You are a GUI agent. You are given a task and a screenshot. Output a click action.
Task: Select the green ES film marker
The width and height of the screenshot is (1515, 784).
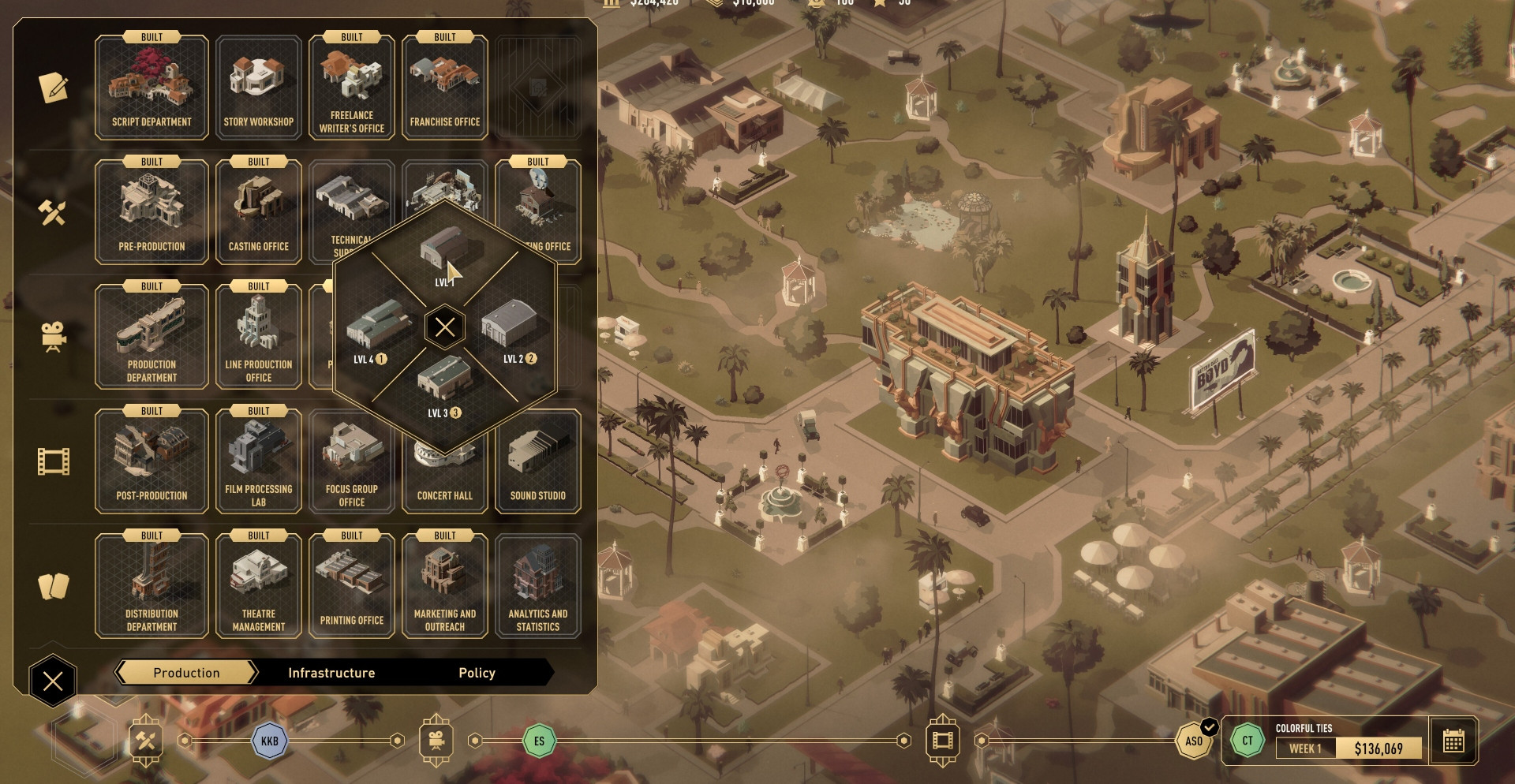[x=539, y=741]
